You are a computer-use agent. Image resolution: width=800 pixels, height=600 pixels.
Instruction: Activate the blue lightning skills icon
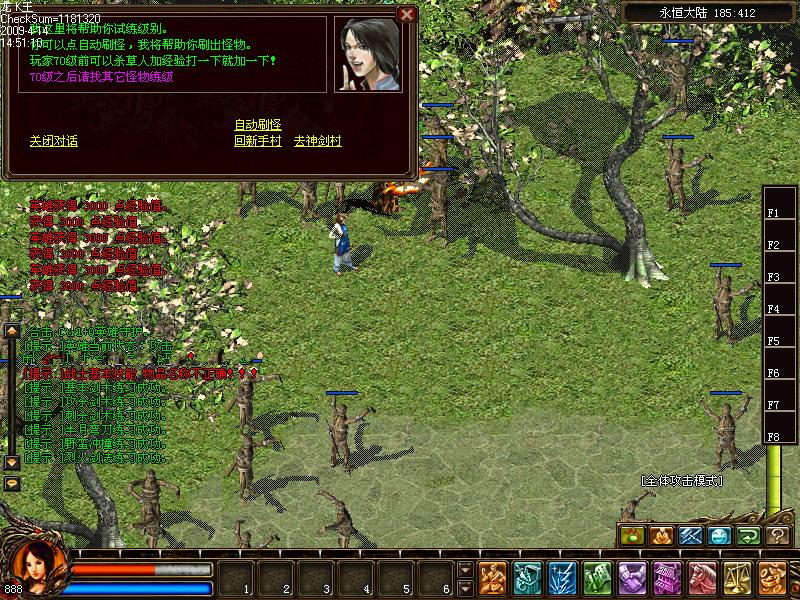click(x=562, y=578)
